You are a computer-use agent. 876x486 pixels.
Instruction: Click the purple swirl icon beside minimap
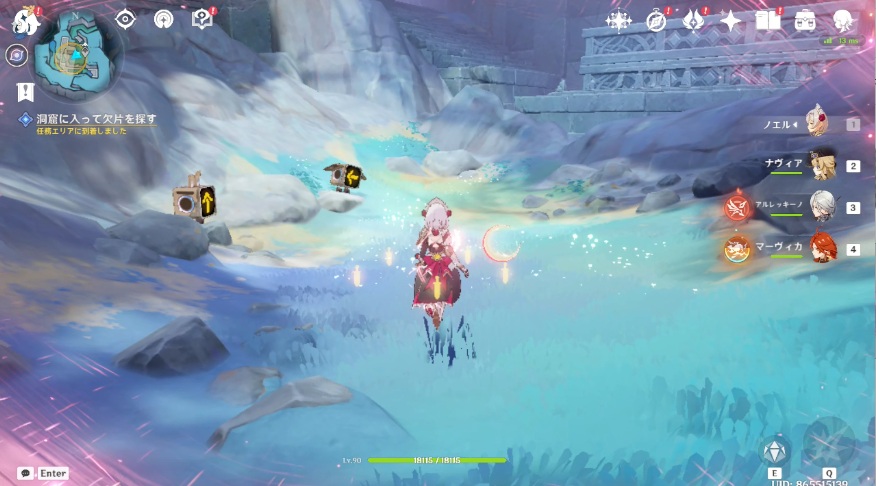16,56
